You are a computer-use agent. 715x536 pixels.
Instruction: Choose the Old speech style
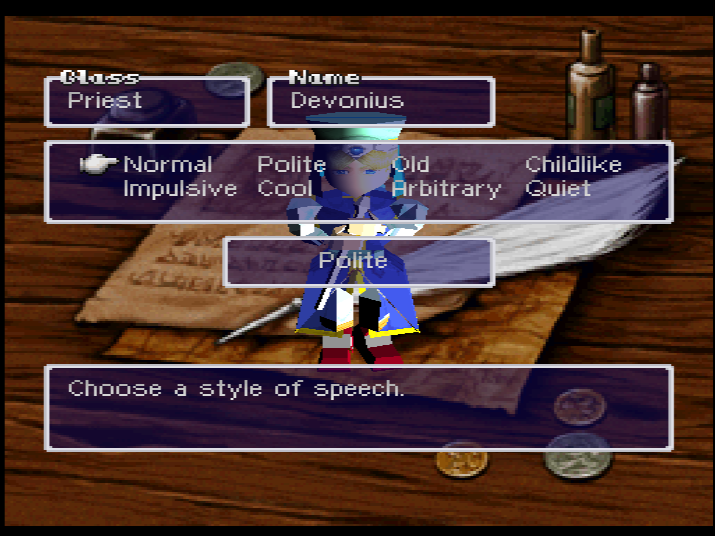411,165
